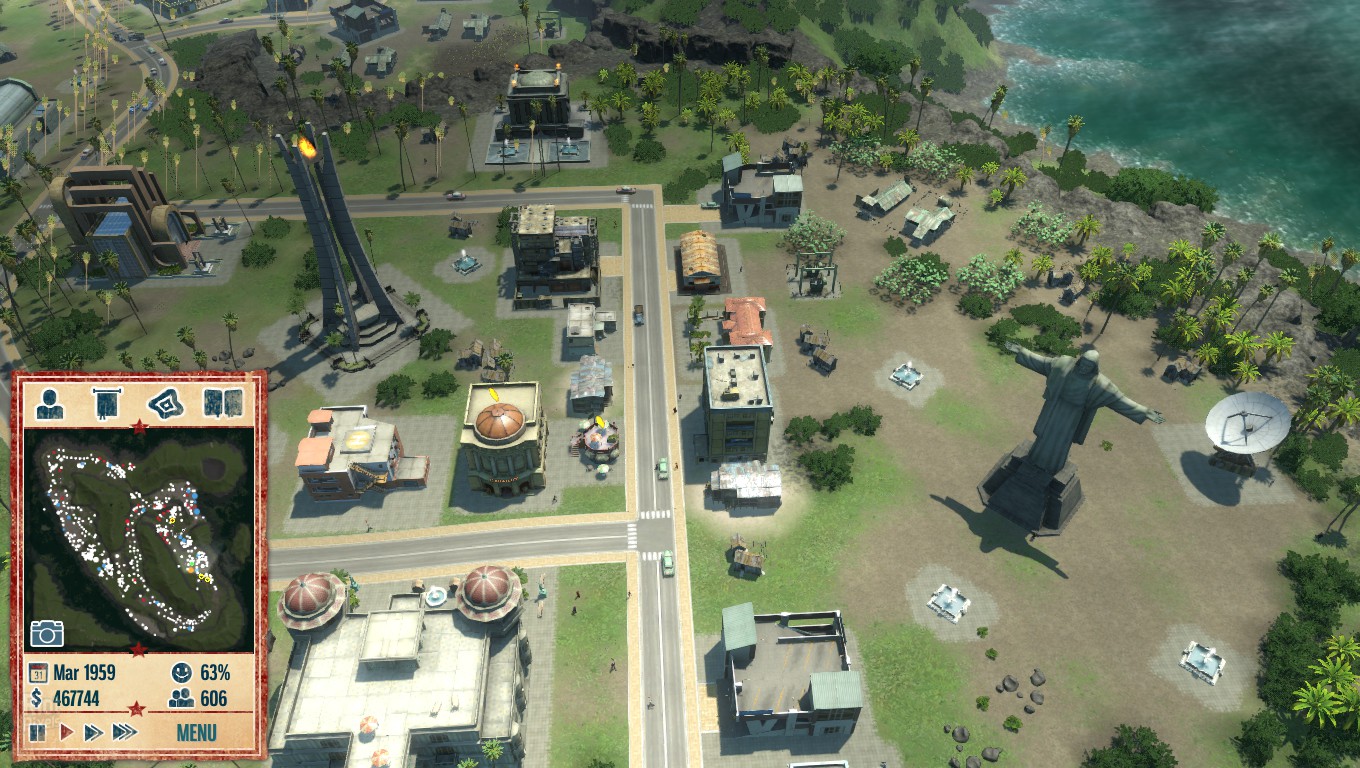Viewport: 1360px width, 768px height.
Task: View population via people icon
Action: pyautogui.click(x=181, y=699)
